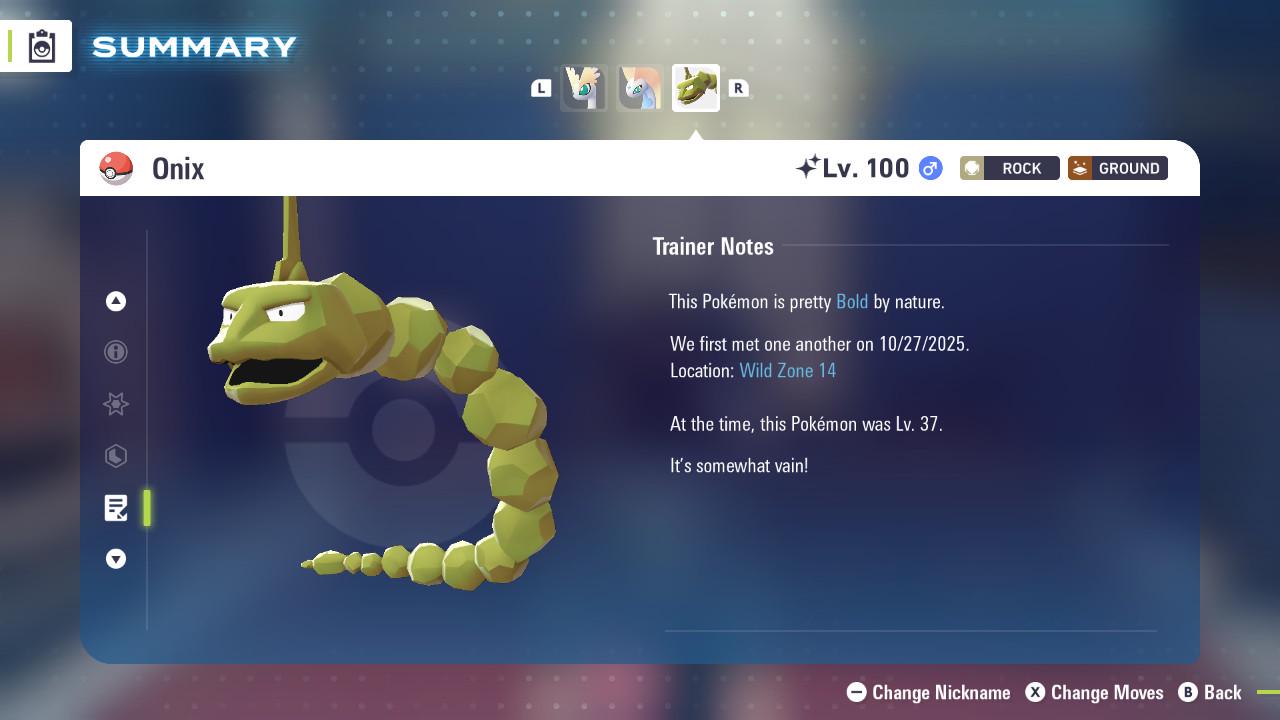Select the winged Pokémon party thumbnail
The width and height of the screenshot is (1280, 720).
pyautogui.click(x=584, y=87)
